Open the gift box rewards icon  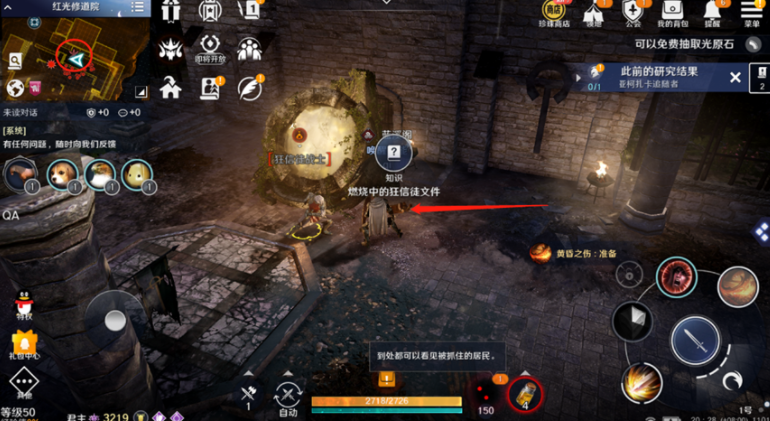point(170,12)
